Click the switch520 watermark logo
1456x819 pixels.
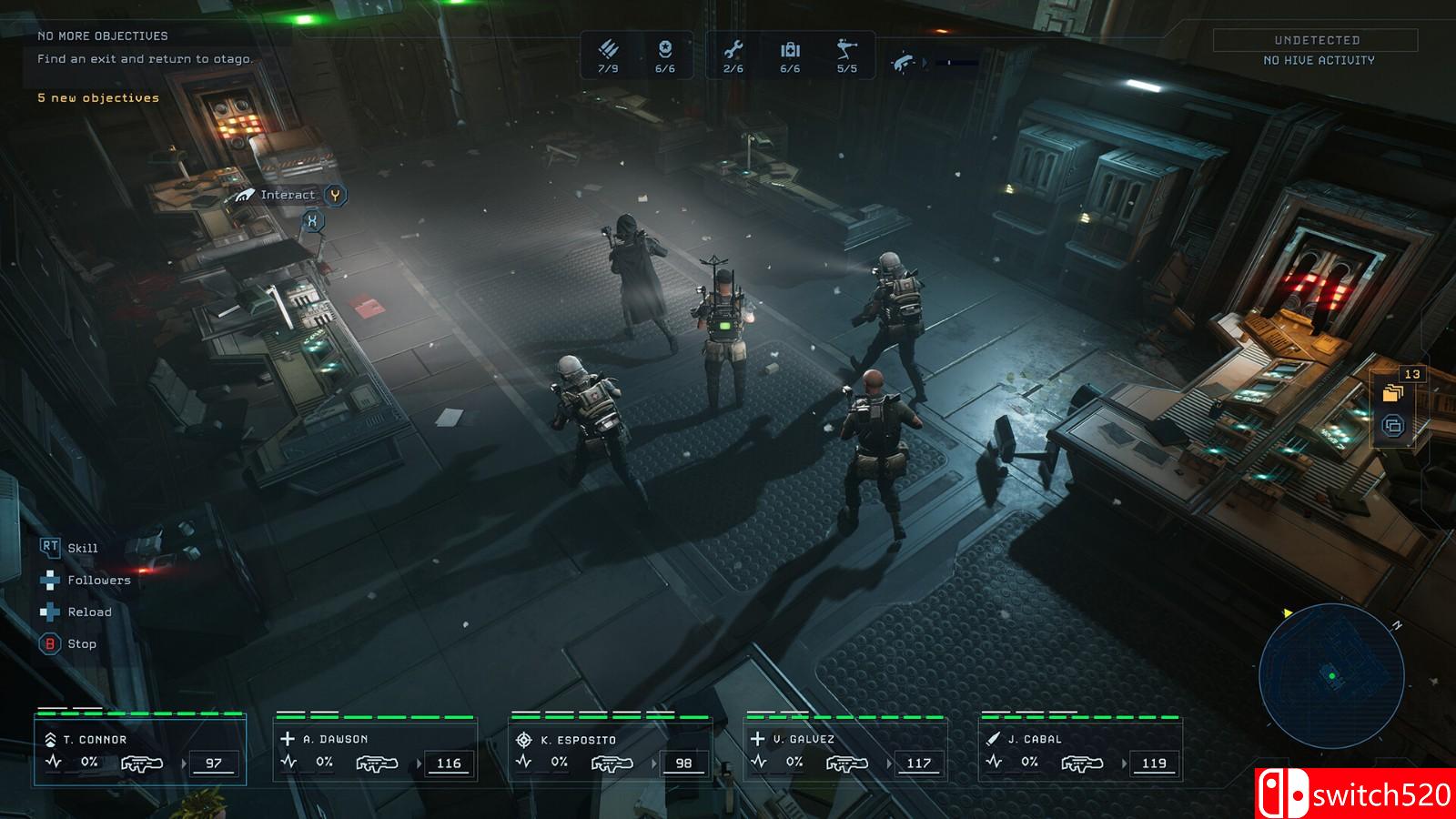point(1356,794)
